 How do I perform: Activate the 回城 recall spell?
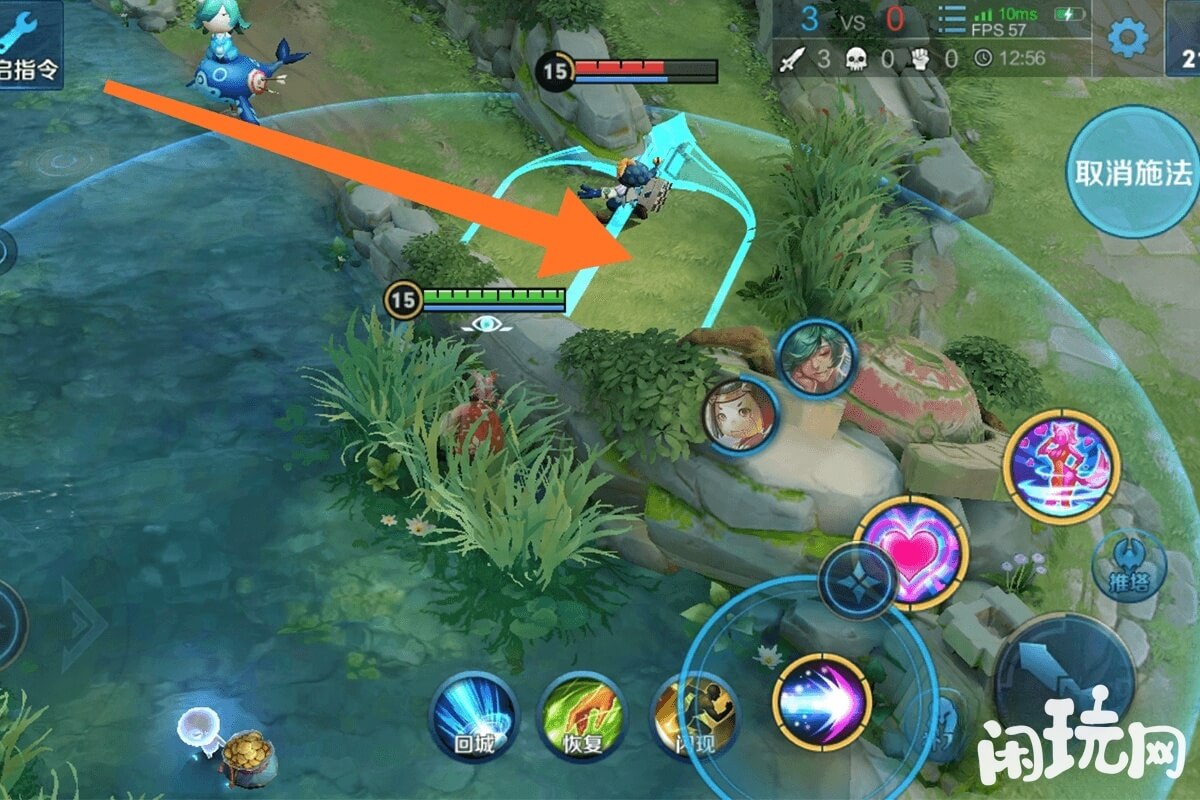474,714
